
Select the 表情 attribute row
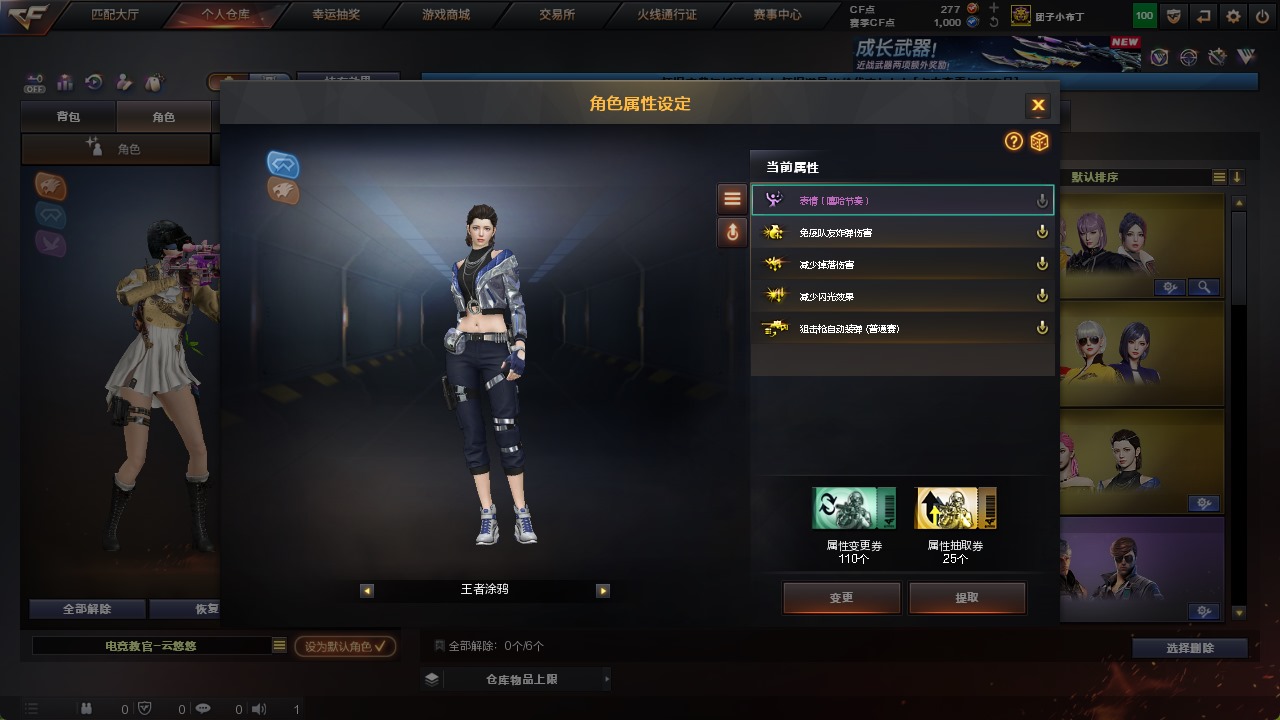pyautogui.click(x=902, y=201)
